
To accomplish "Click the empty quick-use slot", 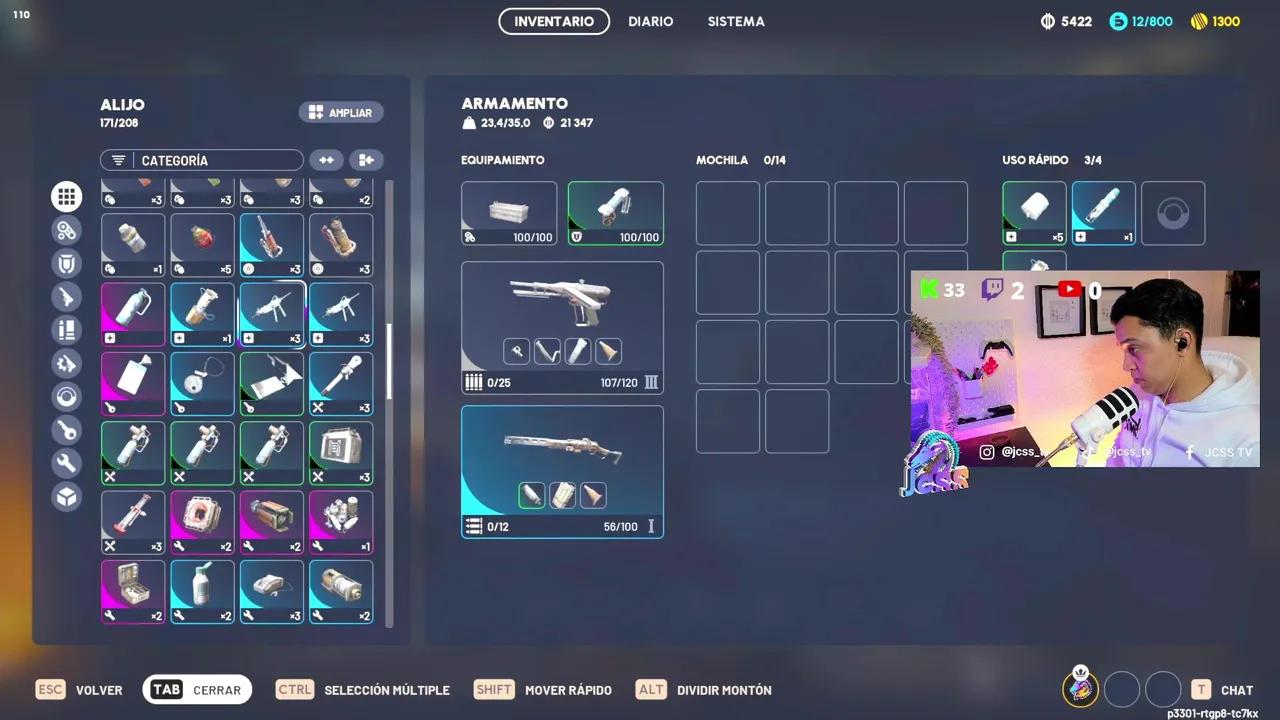I will click(1173, 212).
